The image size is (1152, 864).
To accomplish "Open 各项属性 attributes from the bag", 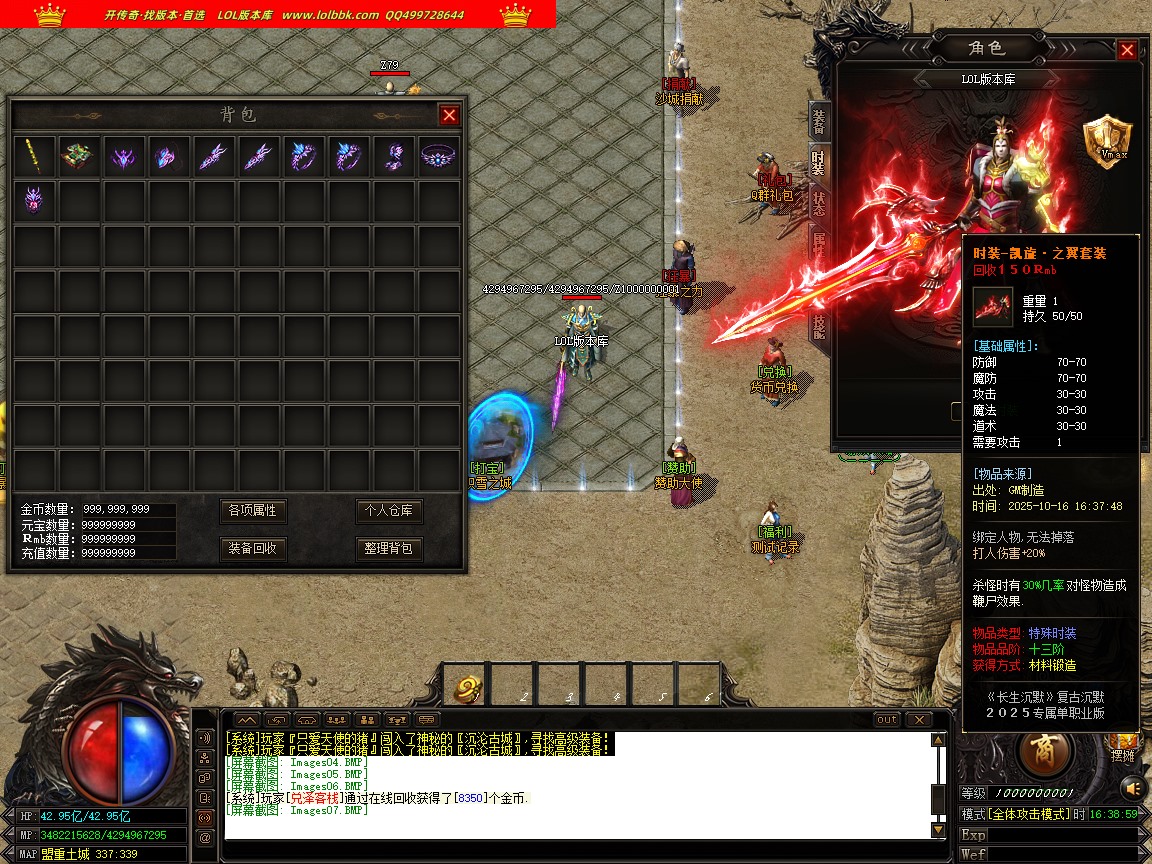I will click(x=252, y=511).
